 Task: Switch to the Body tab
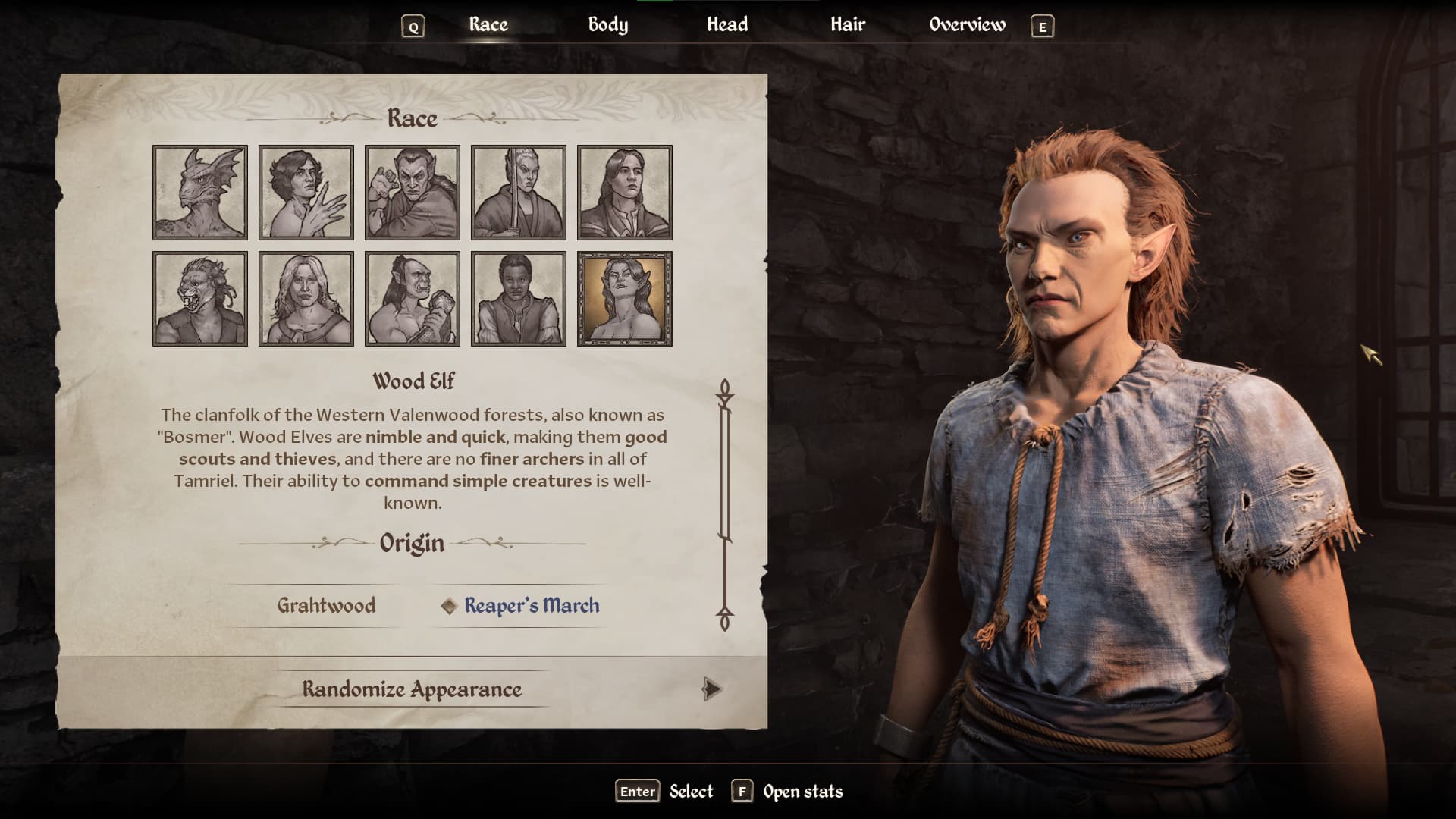(607, 25)
